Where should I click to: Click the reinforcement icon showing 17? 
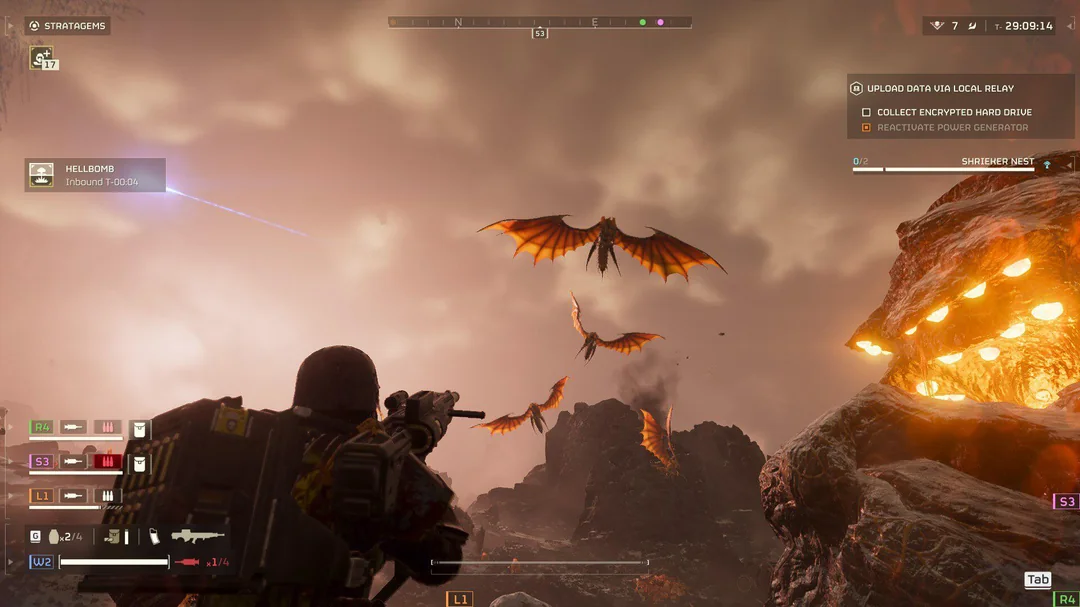point(42,58)
